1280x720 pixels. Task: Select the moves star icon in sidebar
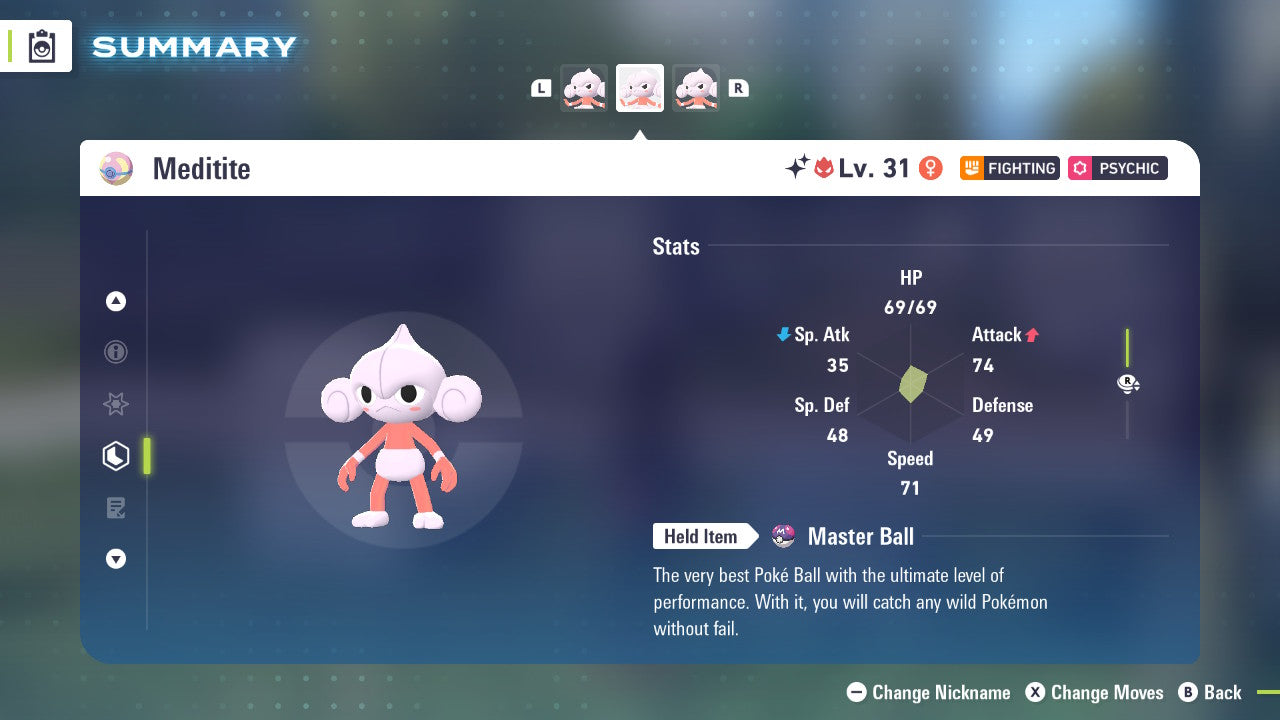[116, 404]
